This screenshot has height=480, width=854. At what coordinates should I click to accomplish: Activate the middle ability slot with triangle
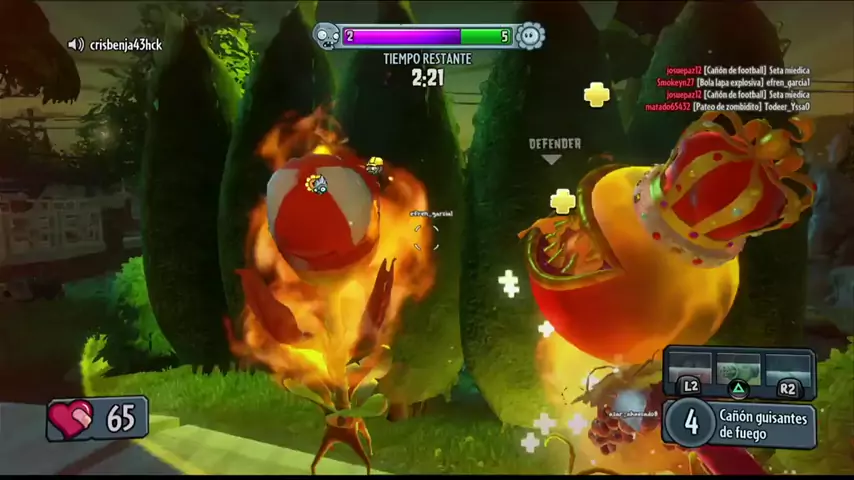[738, 372]
